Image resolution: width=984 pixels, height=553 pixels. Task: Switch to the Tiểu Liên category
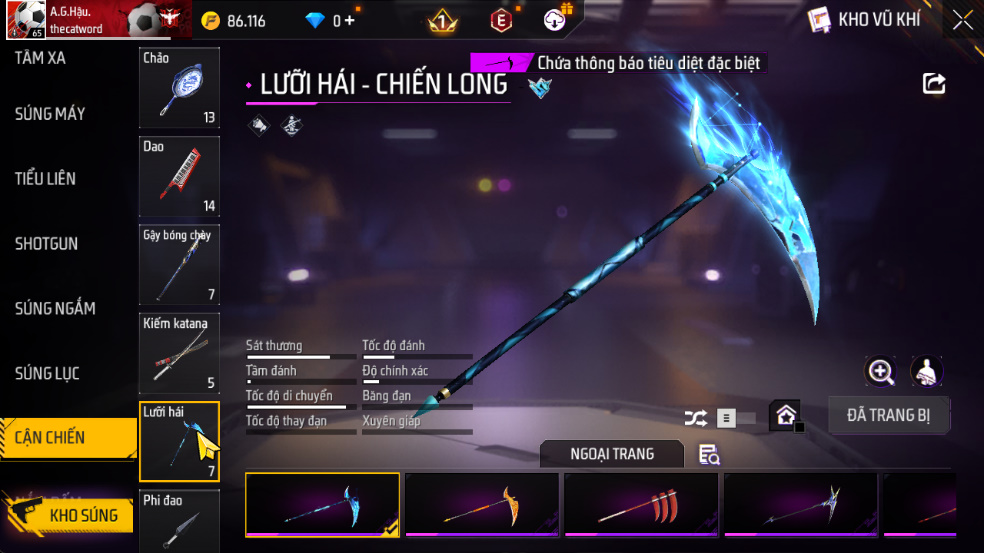pos(46,179)
